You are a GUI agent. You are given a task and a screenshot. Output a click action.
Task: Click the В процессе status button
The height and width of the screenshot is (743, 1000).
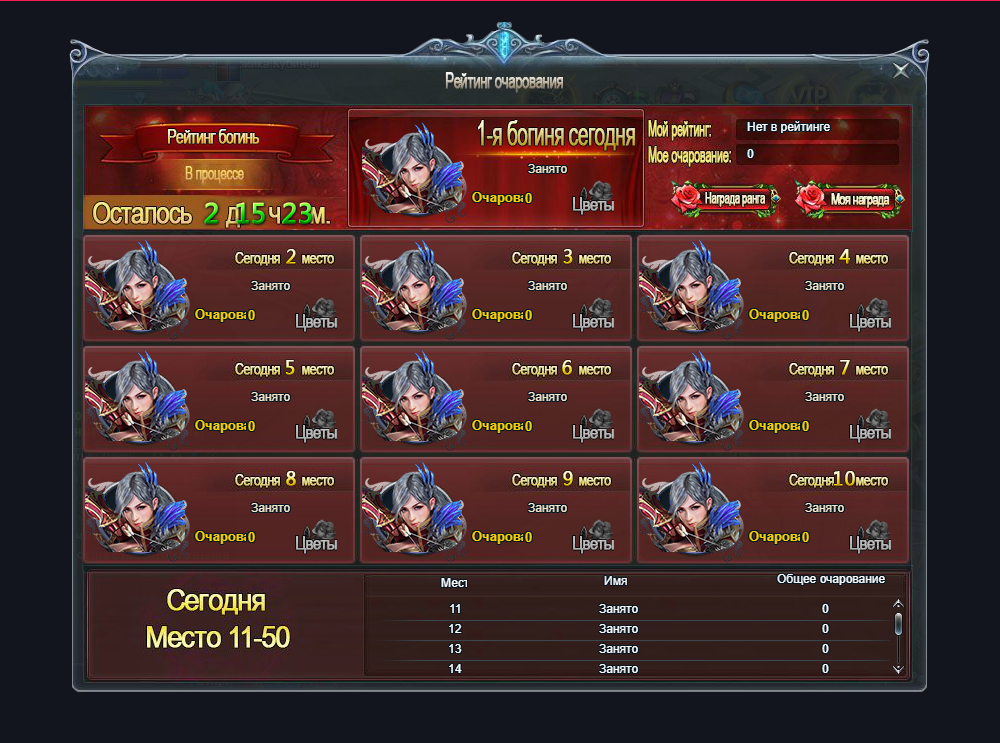[x=214, y=173]
